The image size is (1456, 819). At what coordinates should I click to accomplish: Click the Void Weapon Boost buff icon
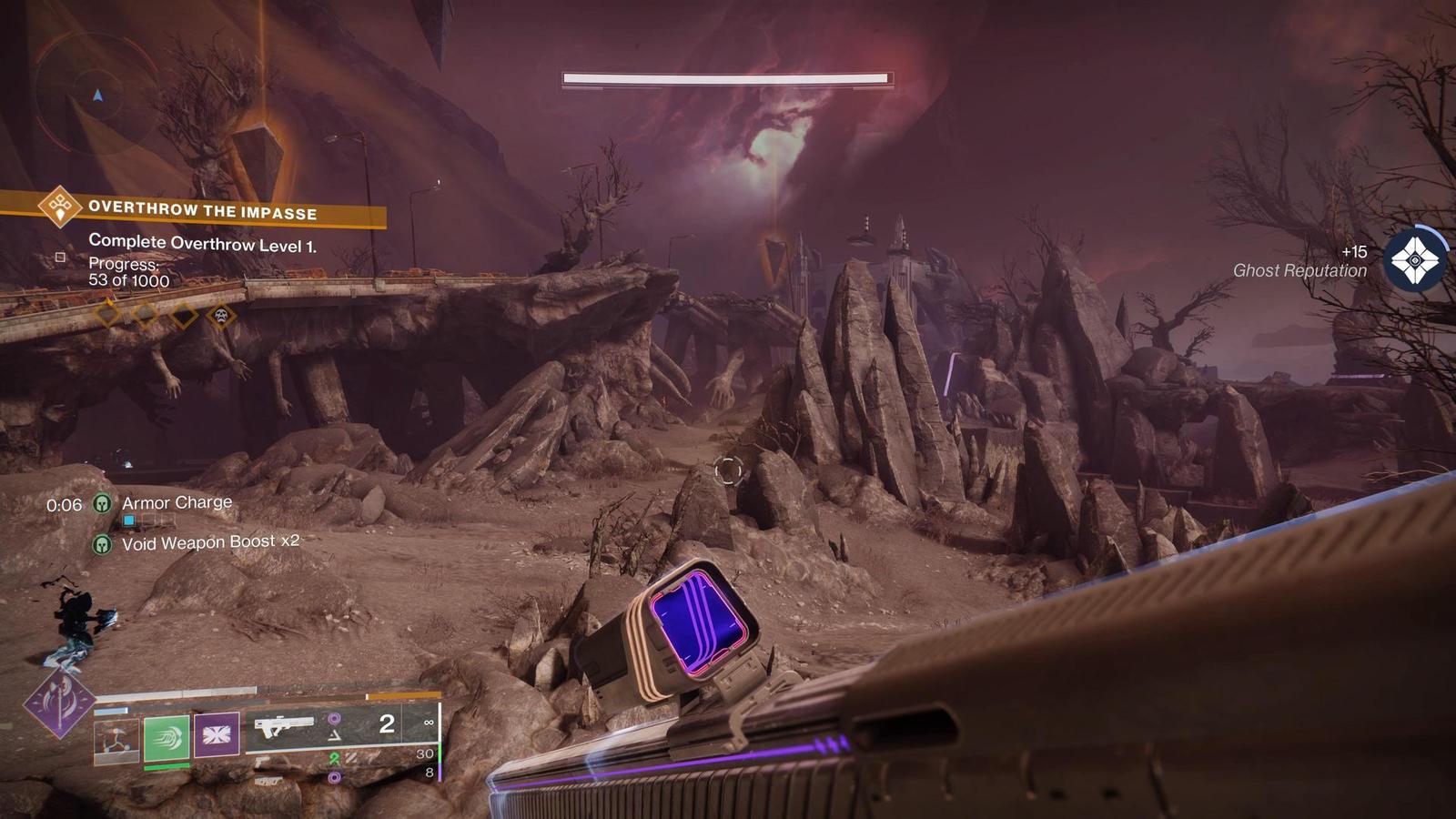pyautogui.click(x=103, y=544)
